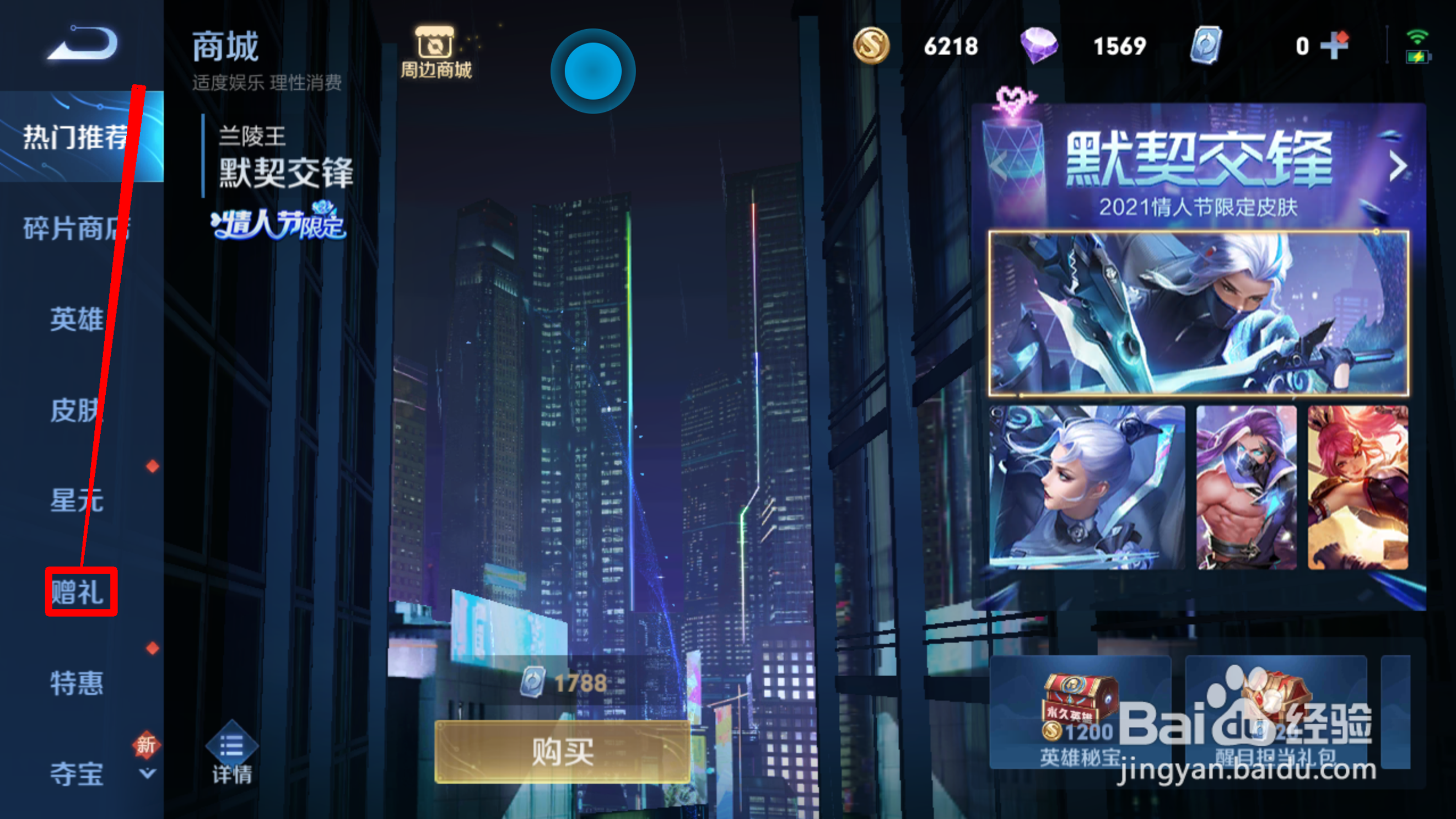This screenshot has height=819, width=1456.
Task: Click the diamond currency icon
Action: coord(1039,46)
